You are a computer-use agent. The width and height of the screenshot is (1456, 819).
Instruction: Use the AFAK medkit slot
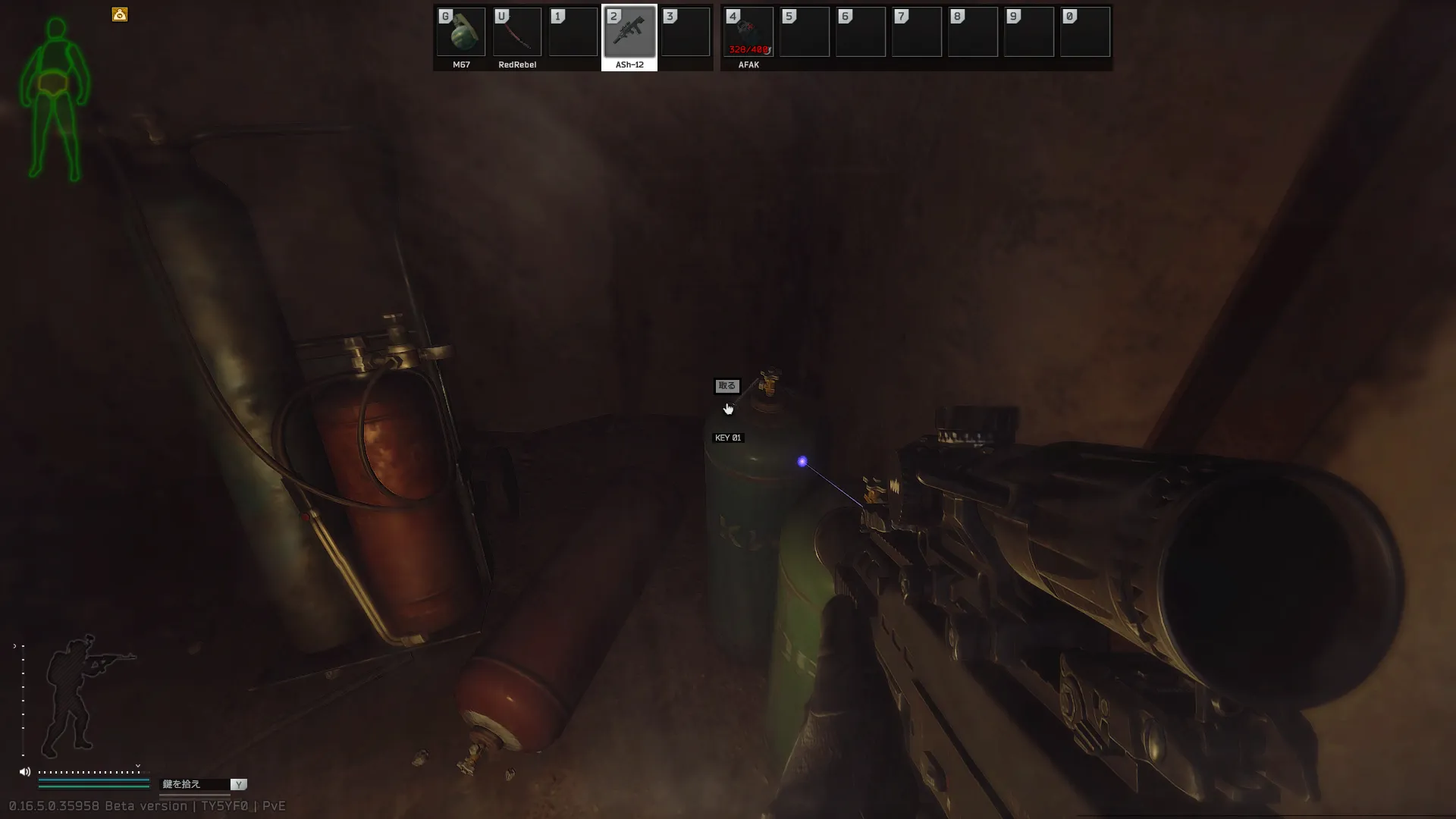click(x=748, y=33)
